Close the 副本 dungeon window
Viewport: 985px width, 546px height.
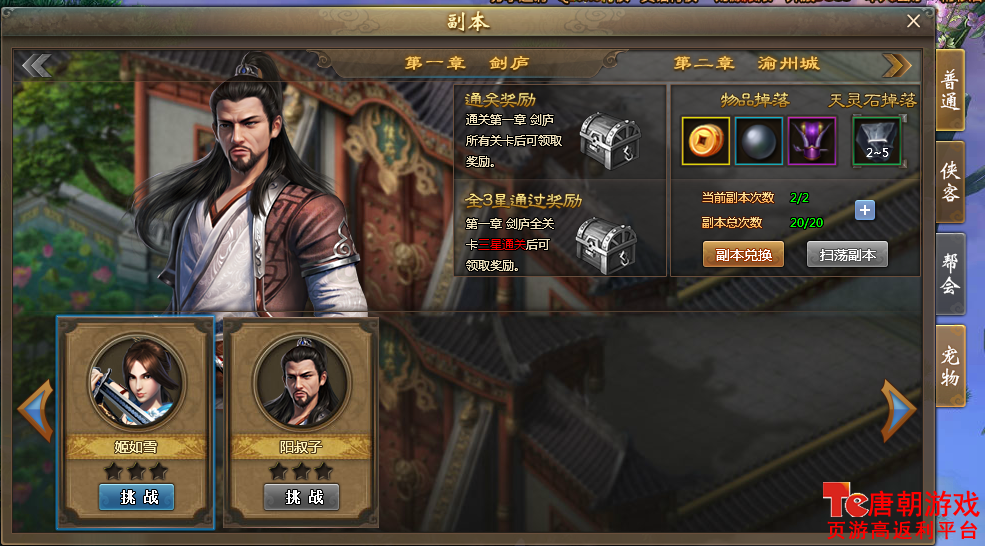[x=913, y=21]
